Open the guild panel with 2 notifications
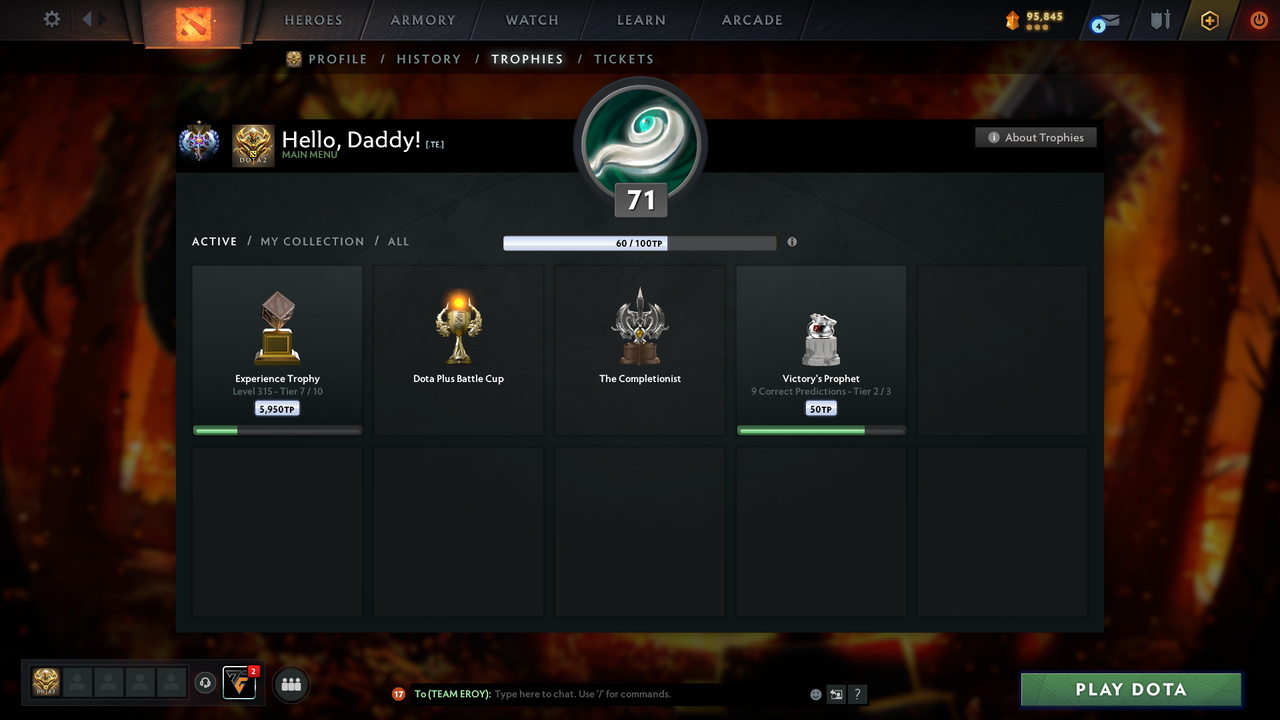The image size is (1280, 720). pyautogui.click(x=238, y=682)
